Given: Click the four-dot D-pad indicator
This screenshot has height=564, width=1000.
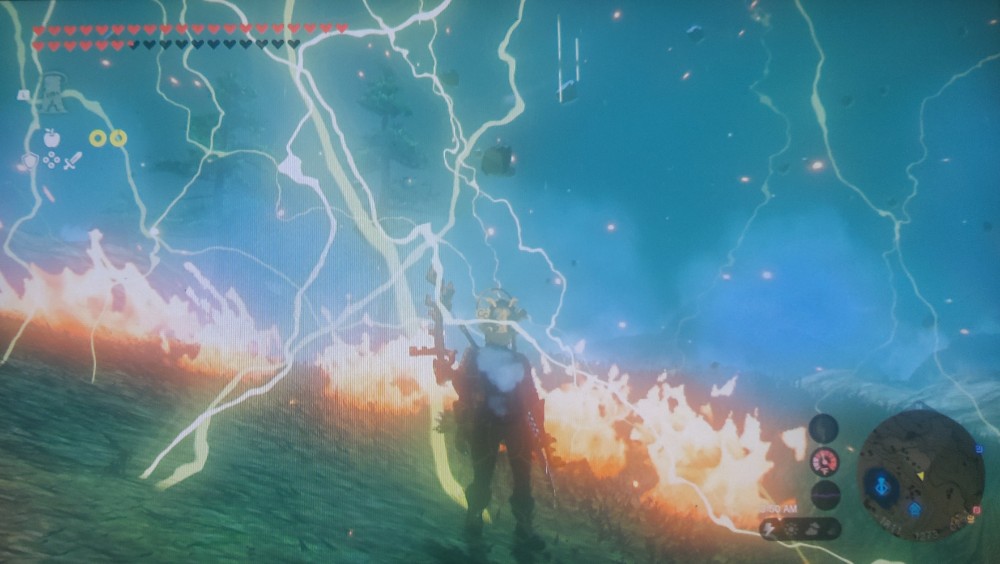Looking at the screenshot, I should click(51, 160).
